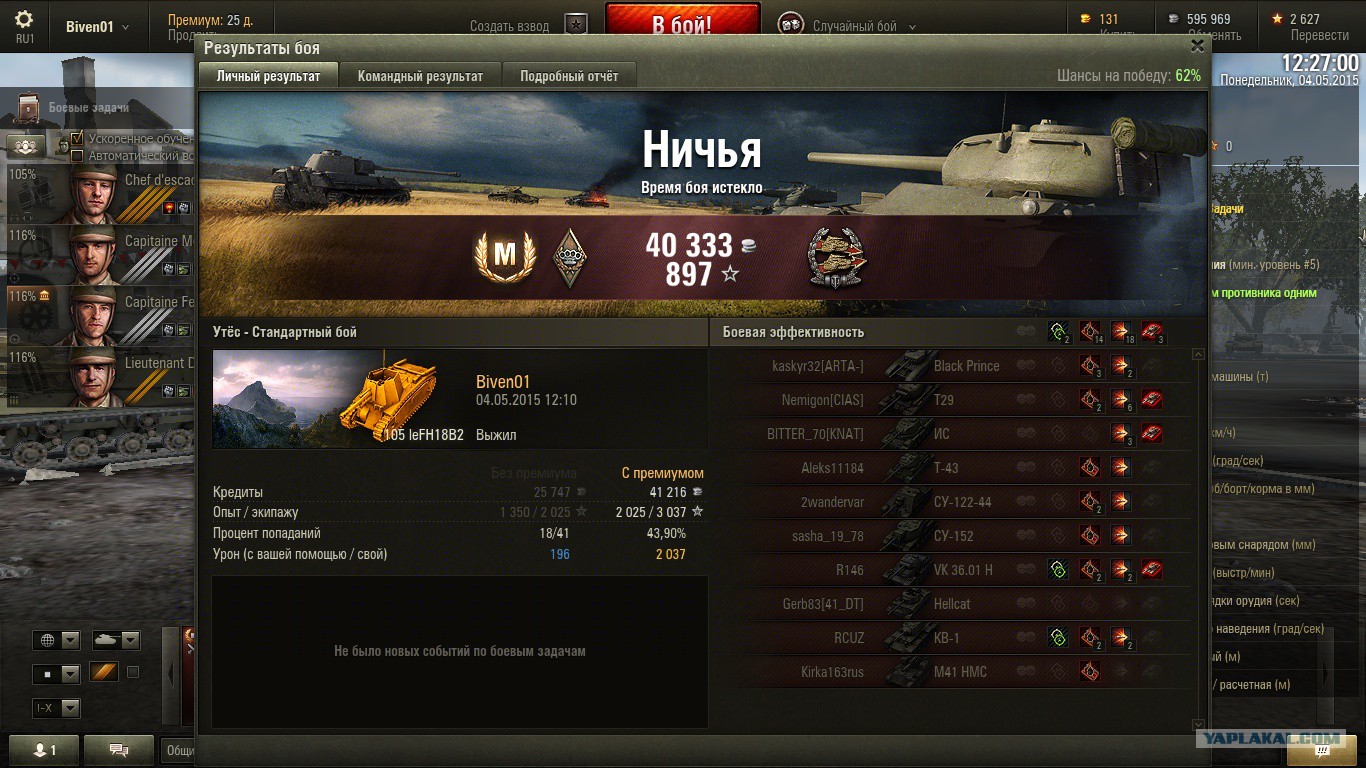Open the chat channels speech bubble button
This screenshot has height=768, width=1366.
(x=119, y=750)
